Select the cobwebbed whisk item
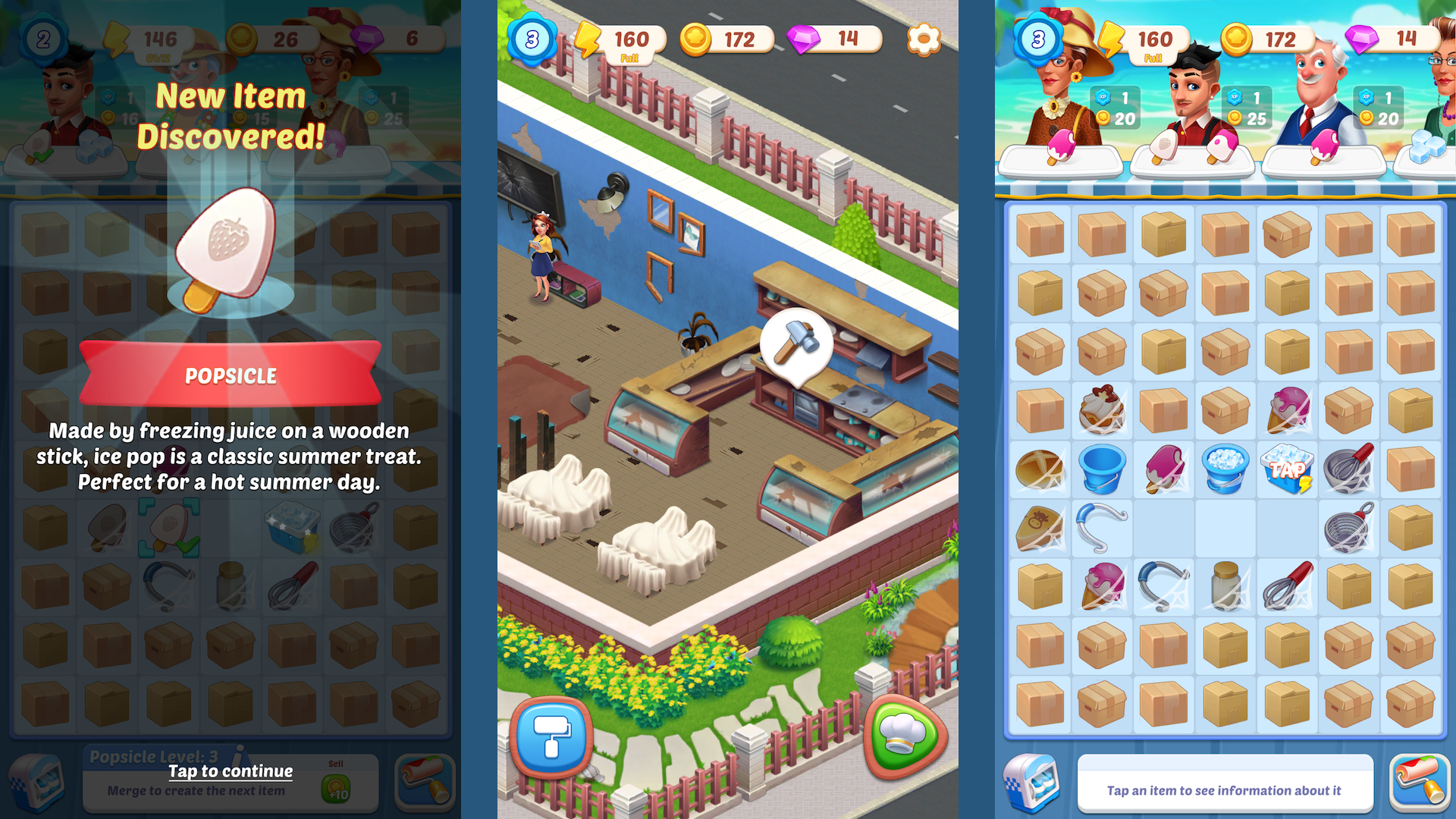The image size is (1456, 819). tap(1348, 470)
